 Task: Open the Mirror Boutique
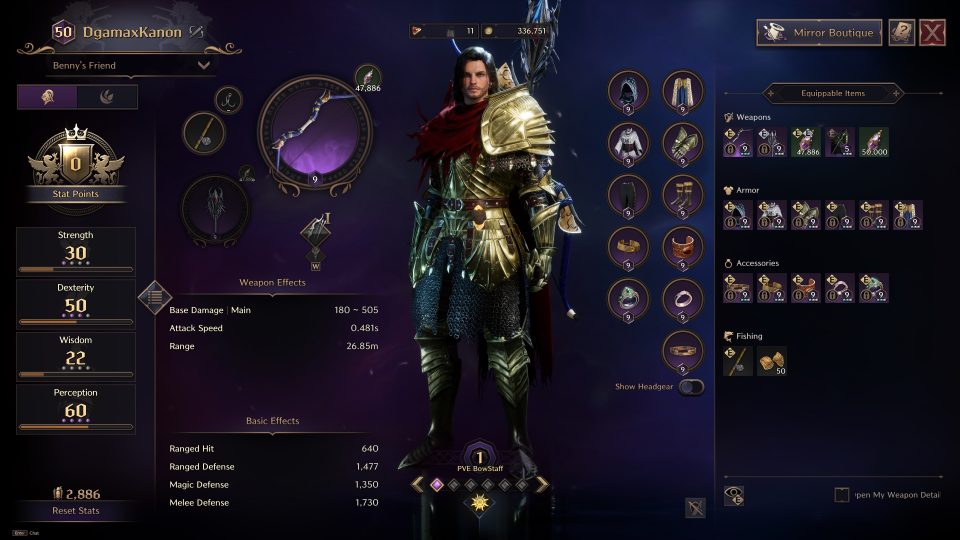click(x=819, y=33)
